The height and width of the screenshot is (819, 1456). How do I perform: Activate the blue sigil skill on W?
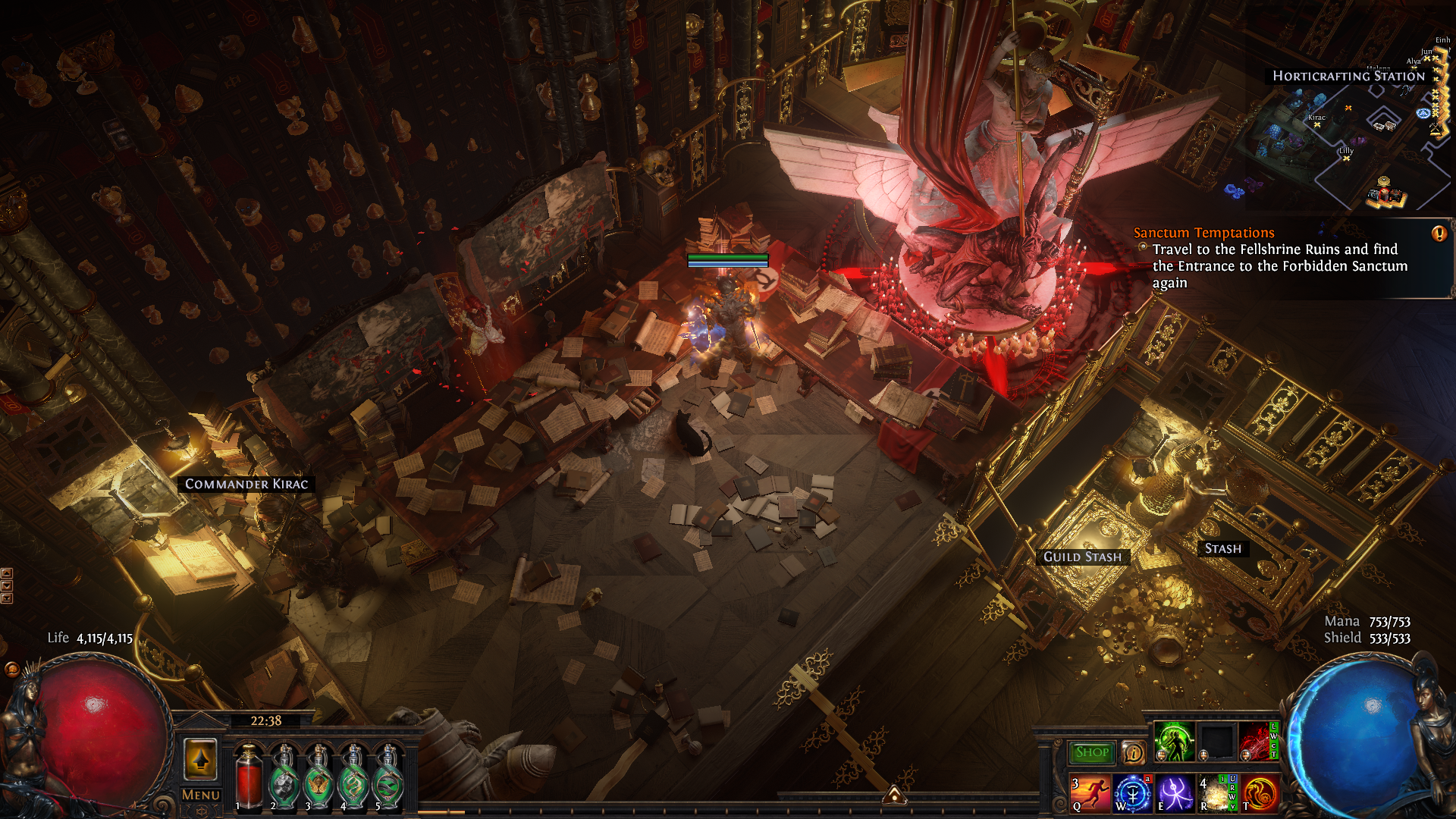tap(1133, 793)
